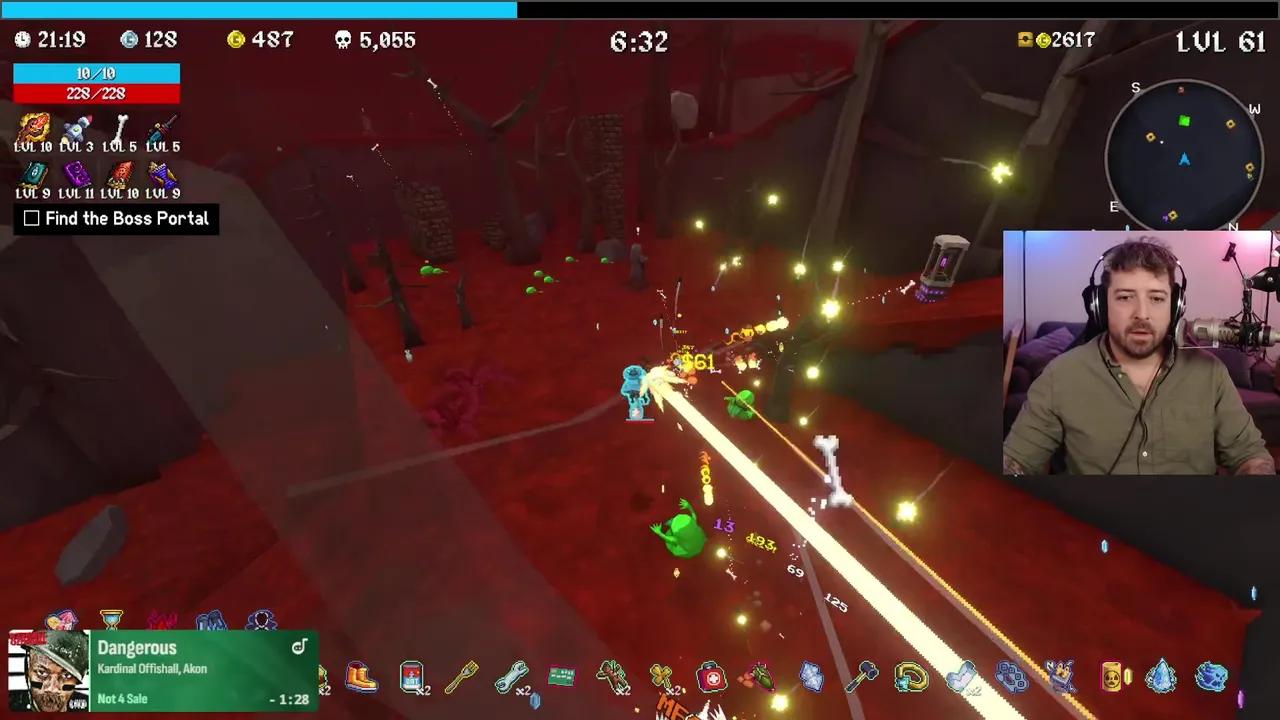Select the fire sword weapon icon
1280x720 pixels.
click(x=33, y=128)
